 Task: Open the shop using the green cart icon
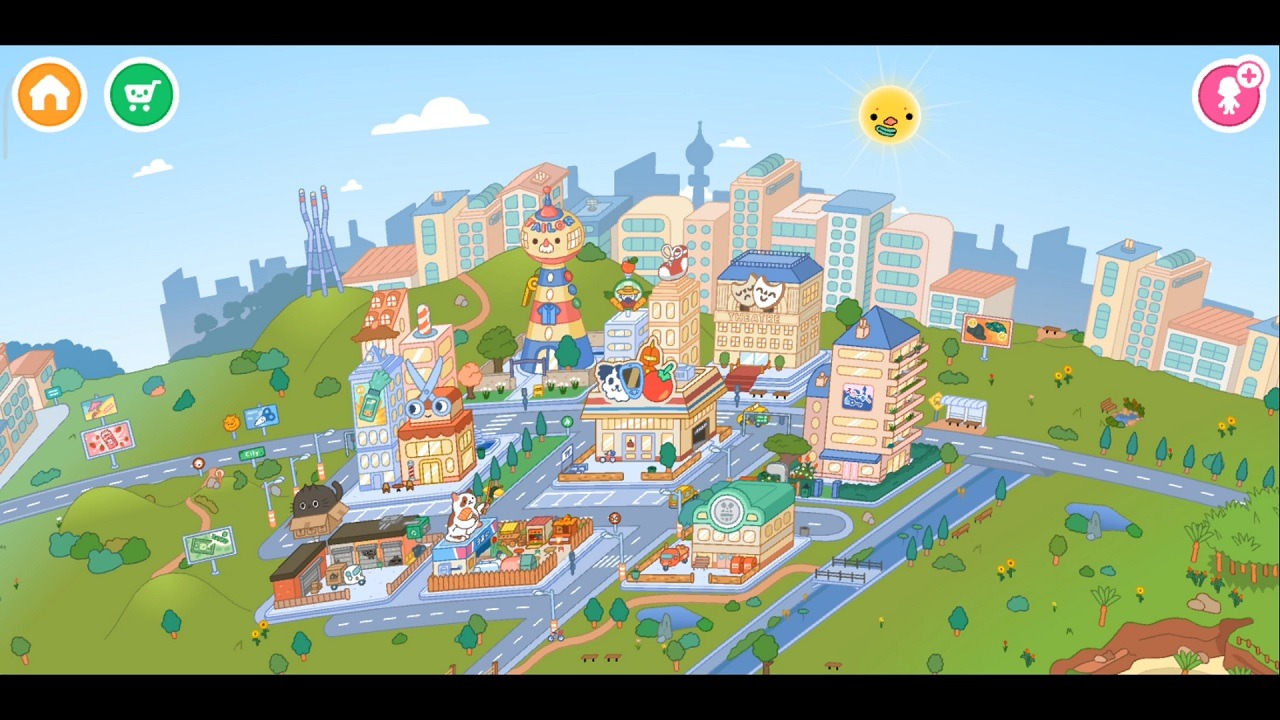[x=141, y=92]
